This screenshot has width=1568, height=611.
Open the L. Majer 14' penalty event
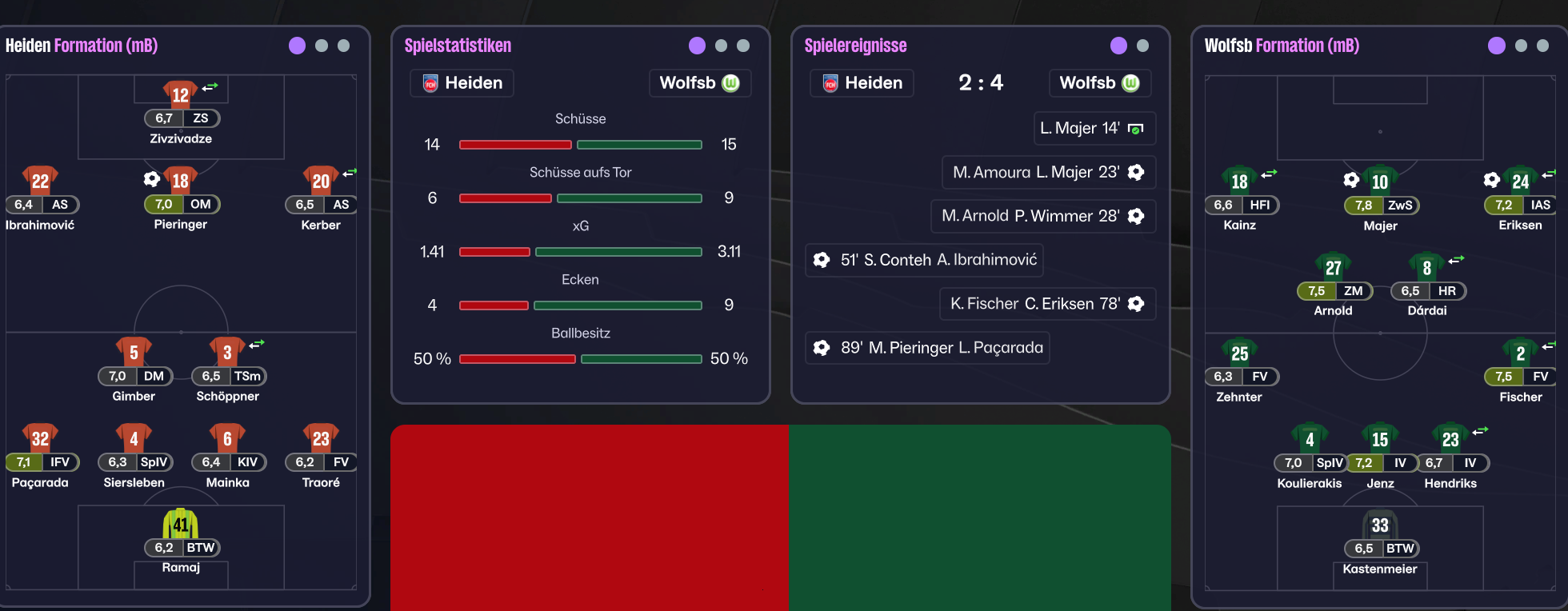pos(1094,128)
